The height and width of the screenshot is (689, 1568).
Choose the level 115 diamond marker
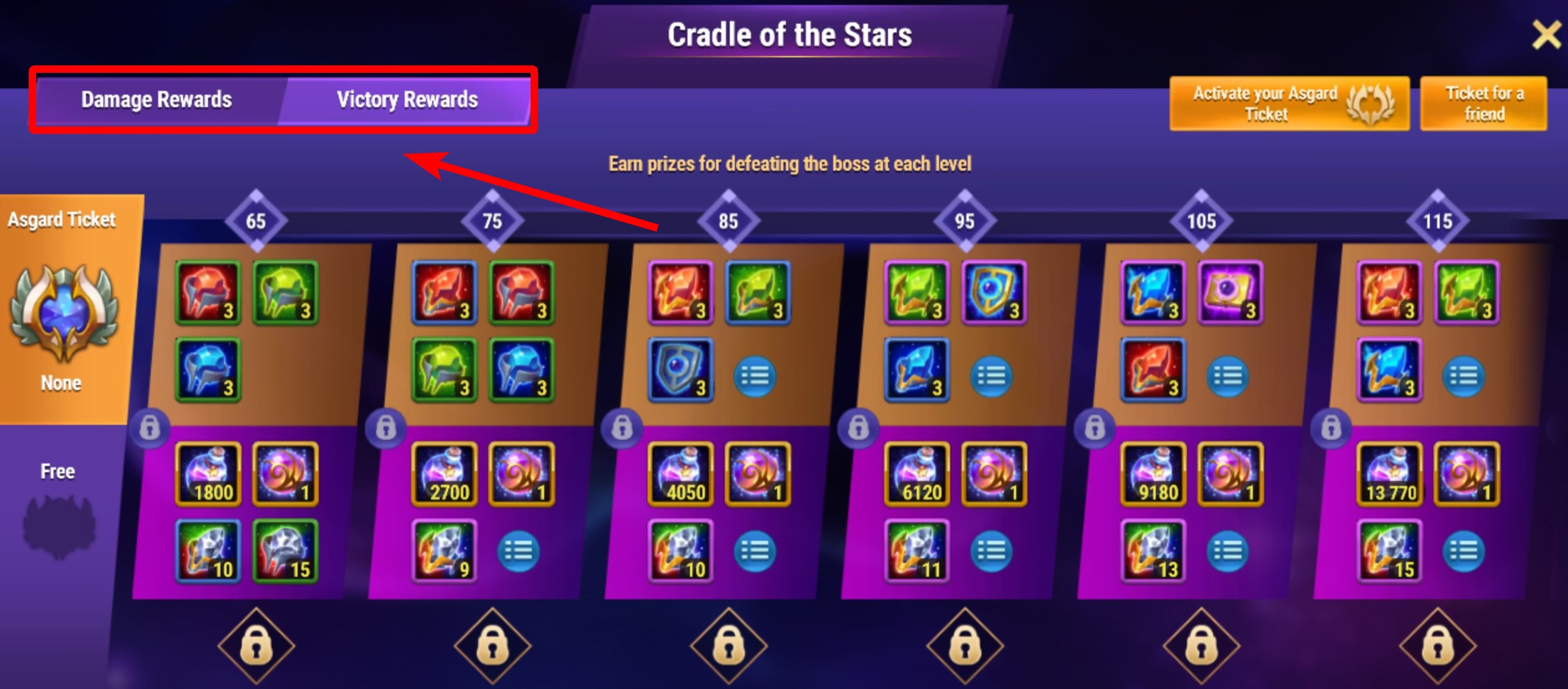[x=1437, y=221]
